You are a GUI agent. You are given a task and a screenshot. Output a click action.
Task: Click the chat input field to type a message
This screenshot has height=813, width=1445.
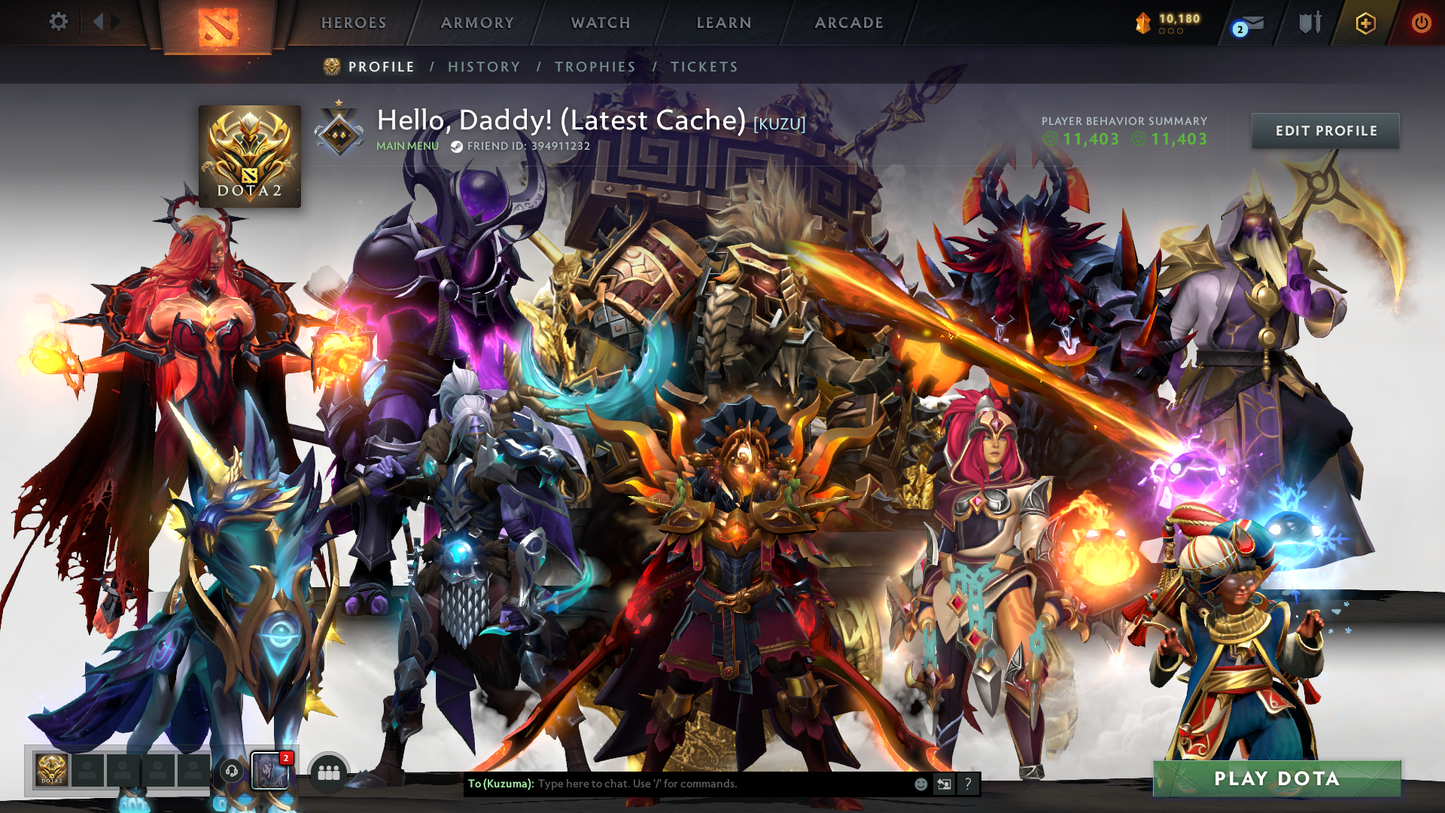coord(700,784)
